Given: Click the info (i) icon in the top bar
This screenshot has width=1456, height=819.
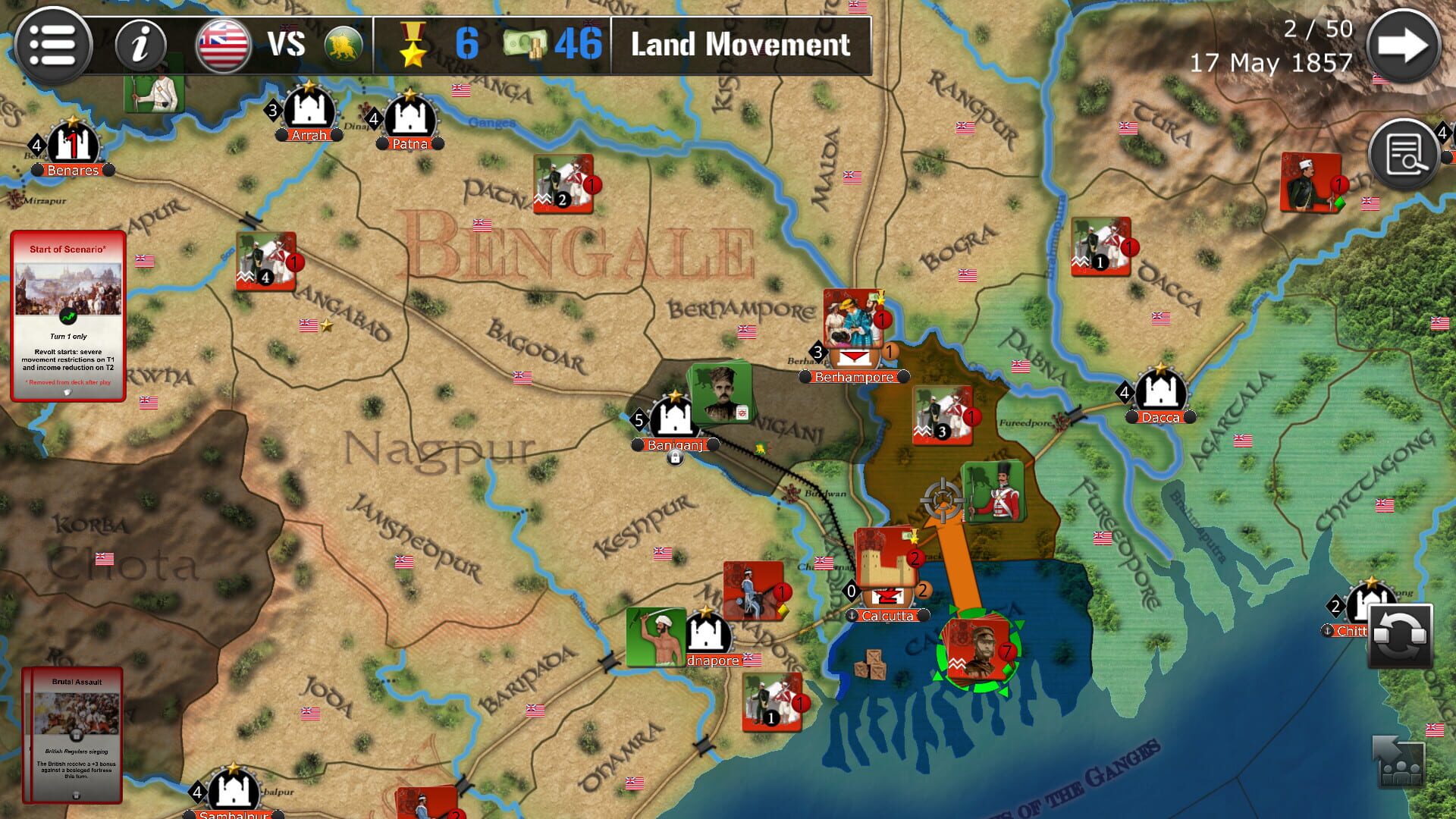Looking at the screenshot, I should coord(140,44).
